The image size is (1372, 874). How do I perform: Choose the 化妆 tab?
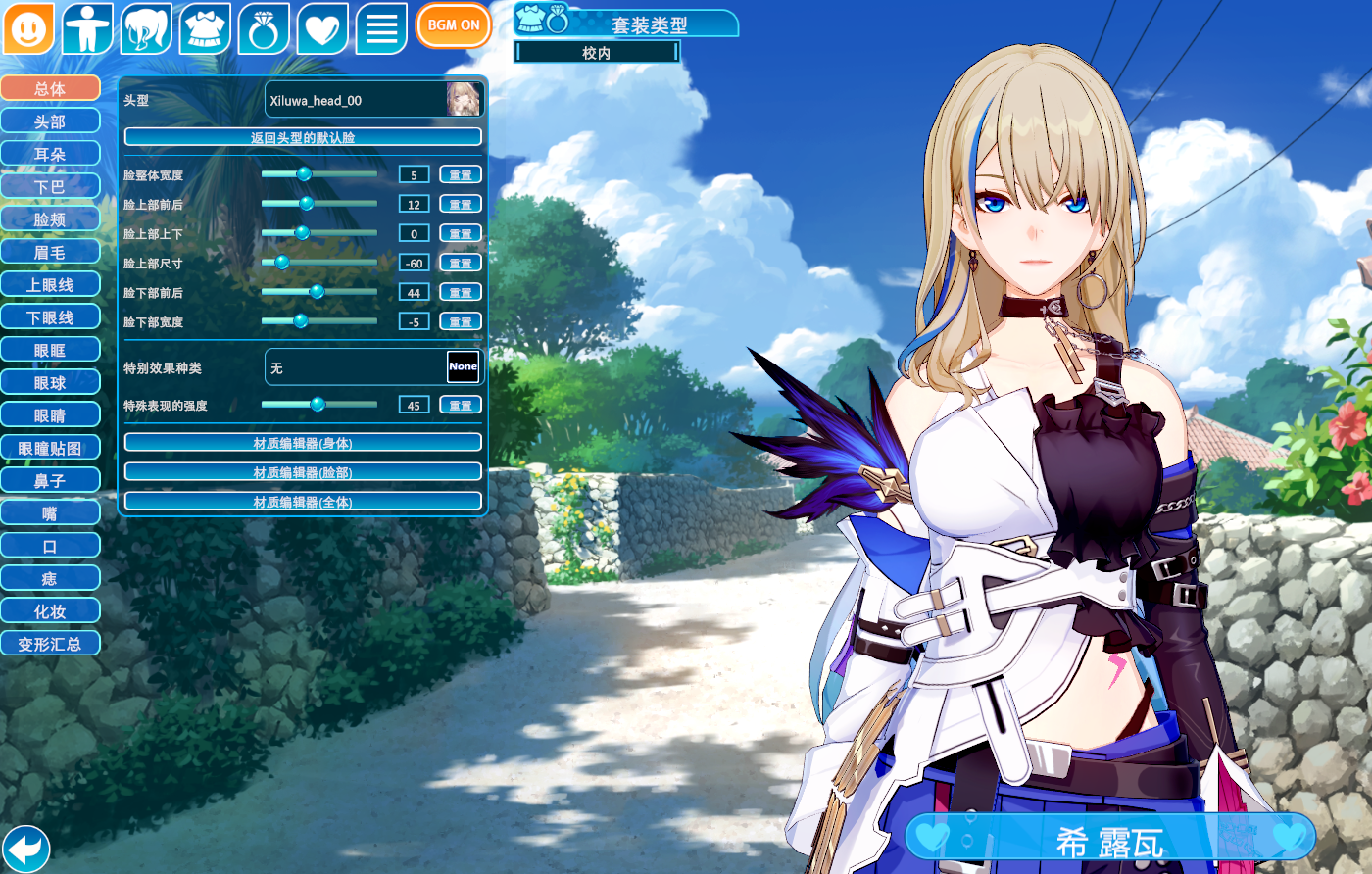pos(50,611)
